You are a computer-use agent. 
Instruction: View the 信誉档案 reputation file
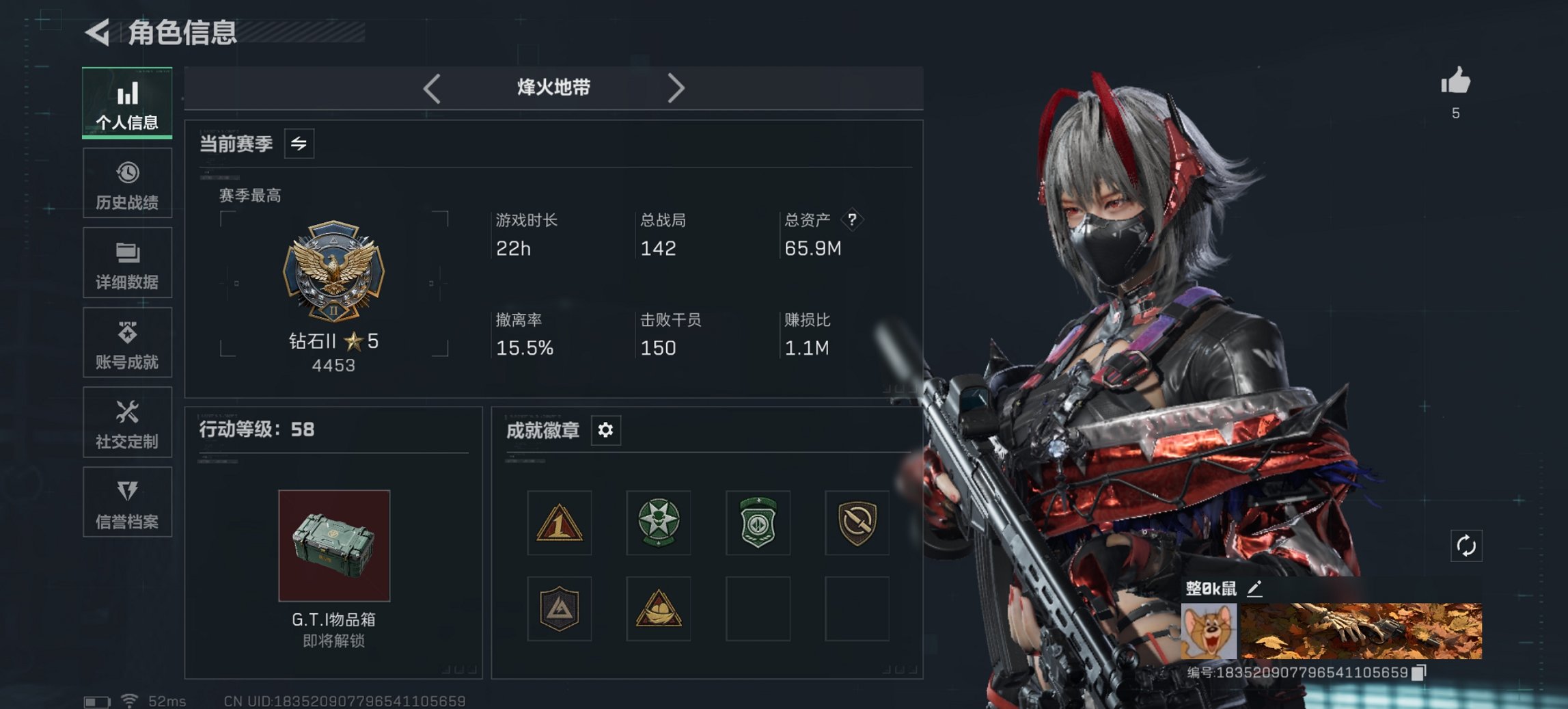coord(127,503)
